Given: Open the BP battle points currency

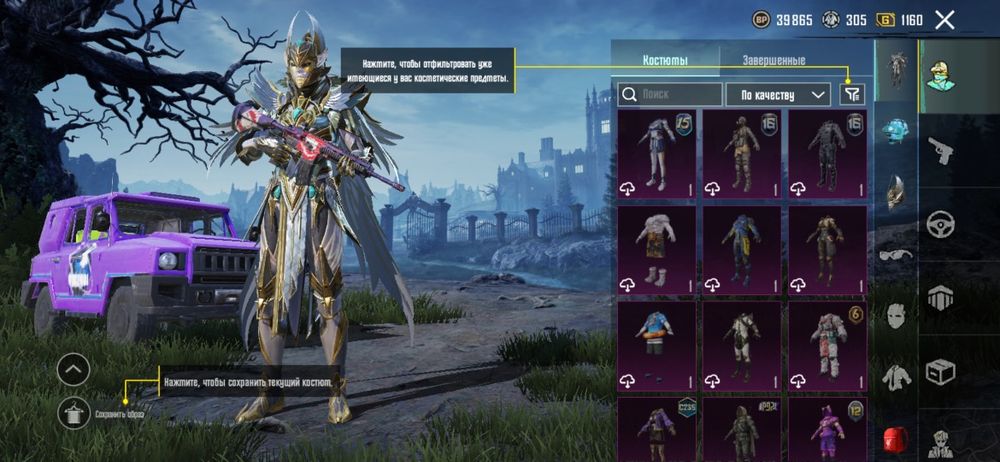Looking at the screenshot, I should click(x=783, y=19).
